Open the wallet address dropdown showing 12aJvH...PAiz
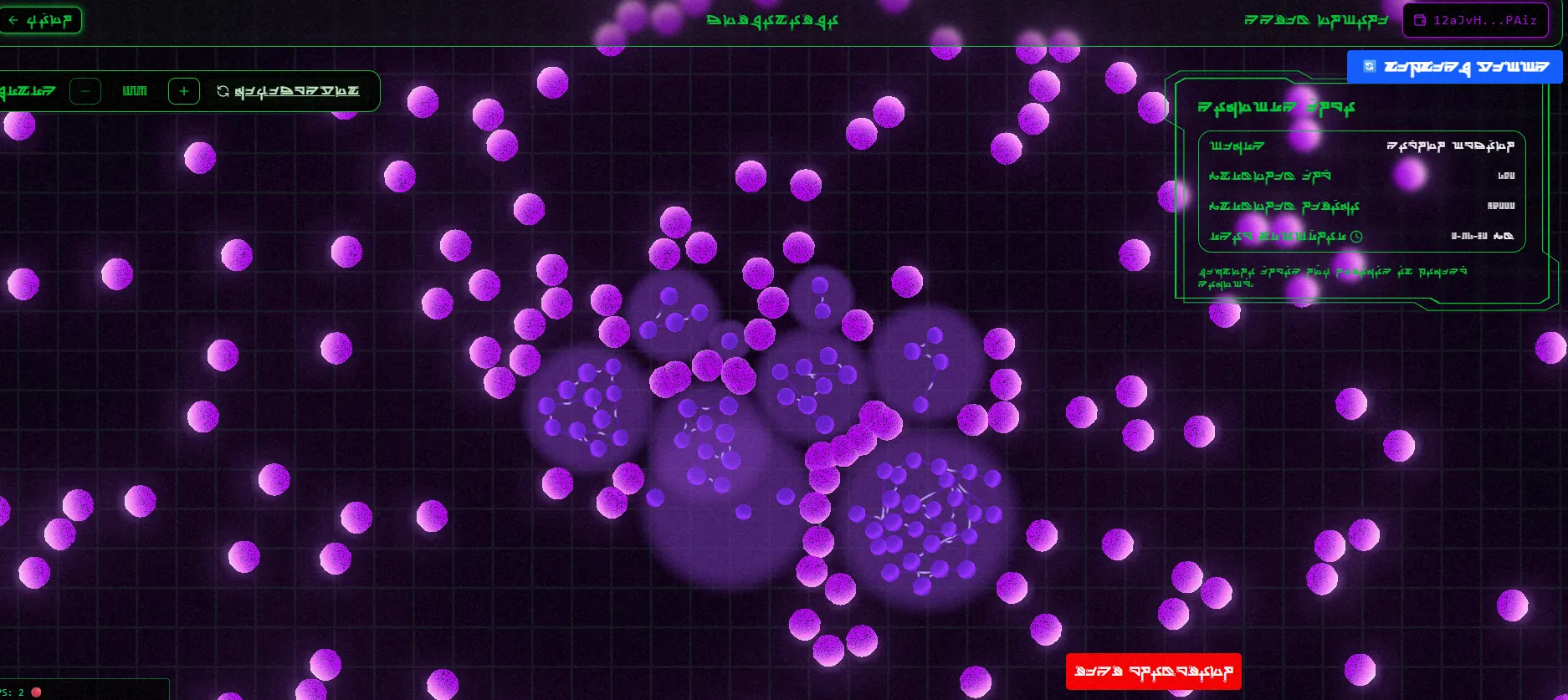Image resolution: width=1568 pixels, height=700 pixels. point(1475,20)
